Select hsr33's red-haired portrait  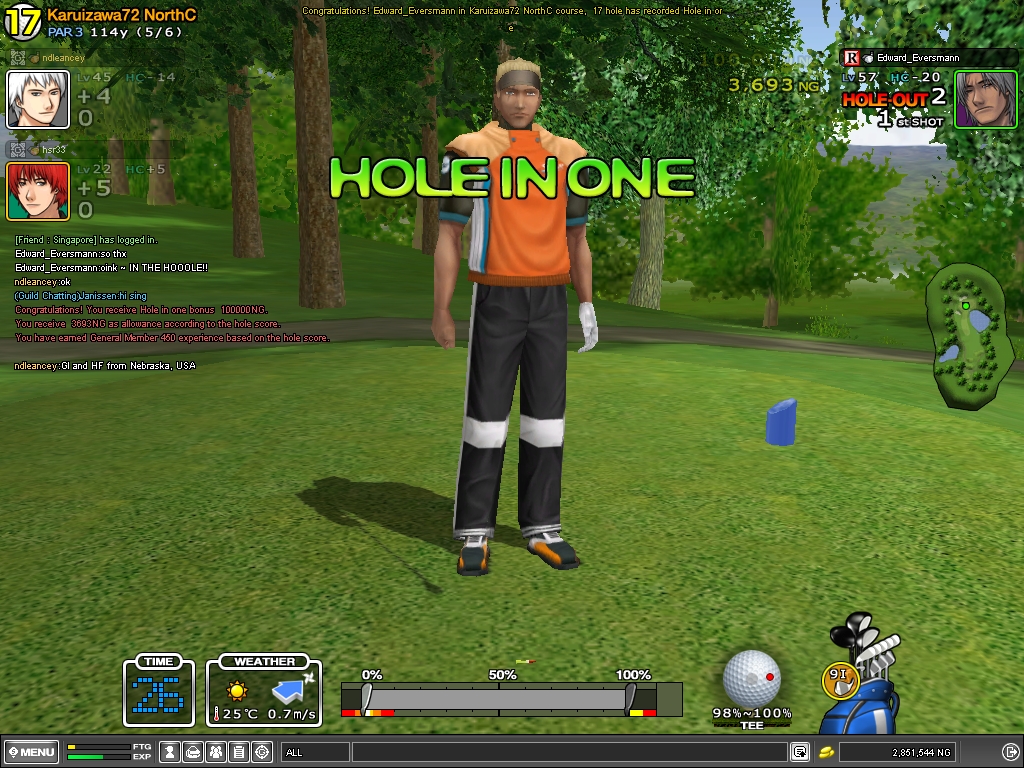click(38, 191)
